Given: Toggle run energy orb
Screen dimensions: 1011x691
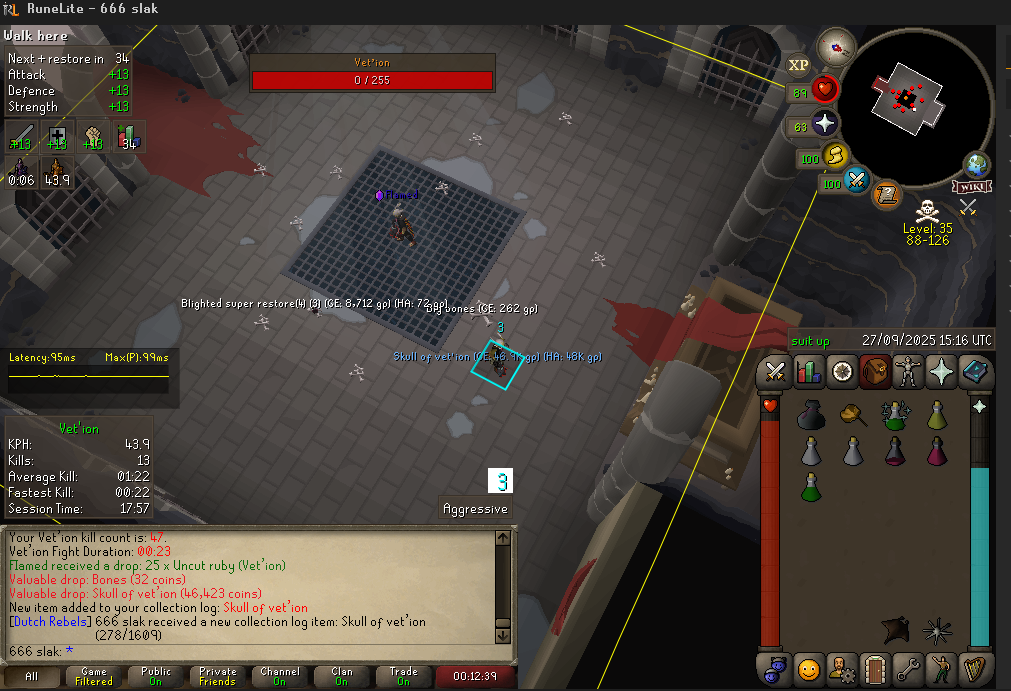Looking at the screenshot, I should tap(836, 156).
